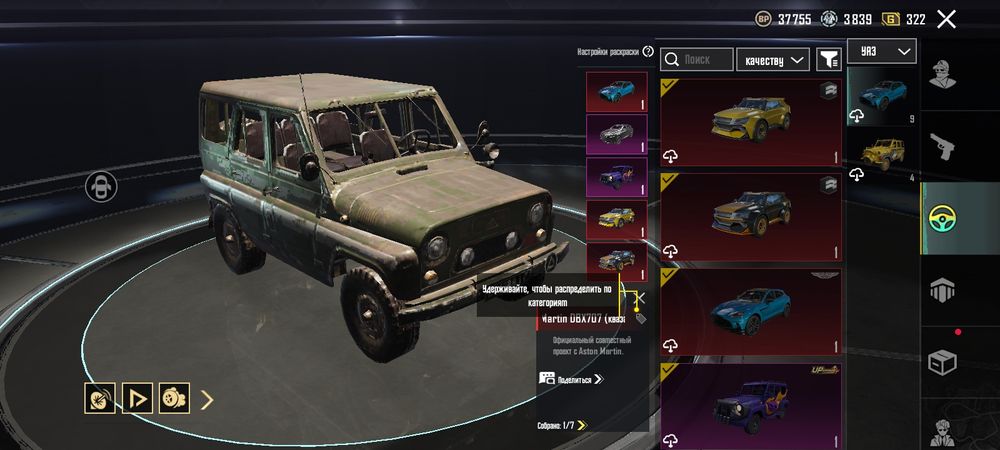1000x450 pixels.
Task: Click the play preview button
Action: [136, 400]
